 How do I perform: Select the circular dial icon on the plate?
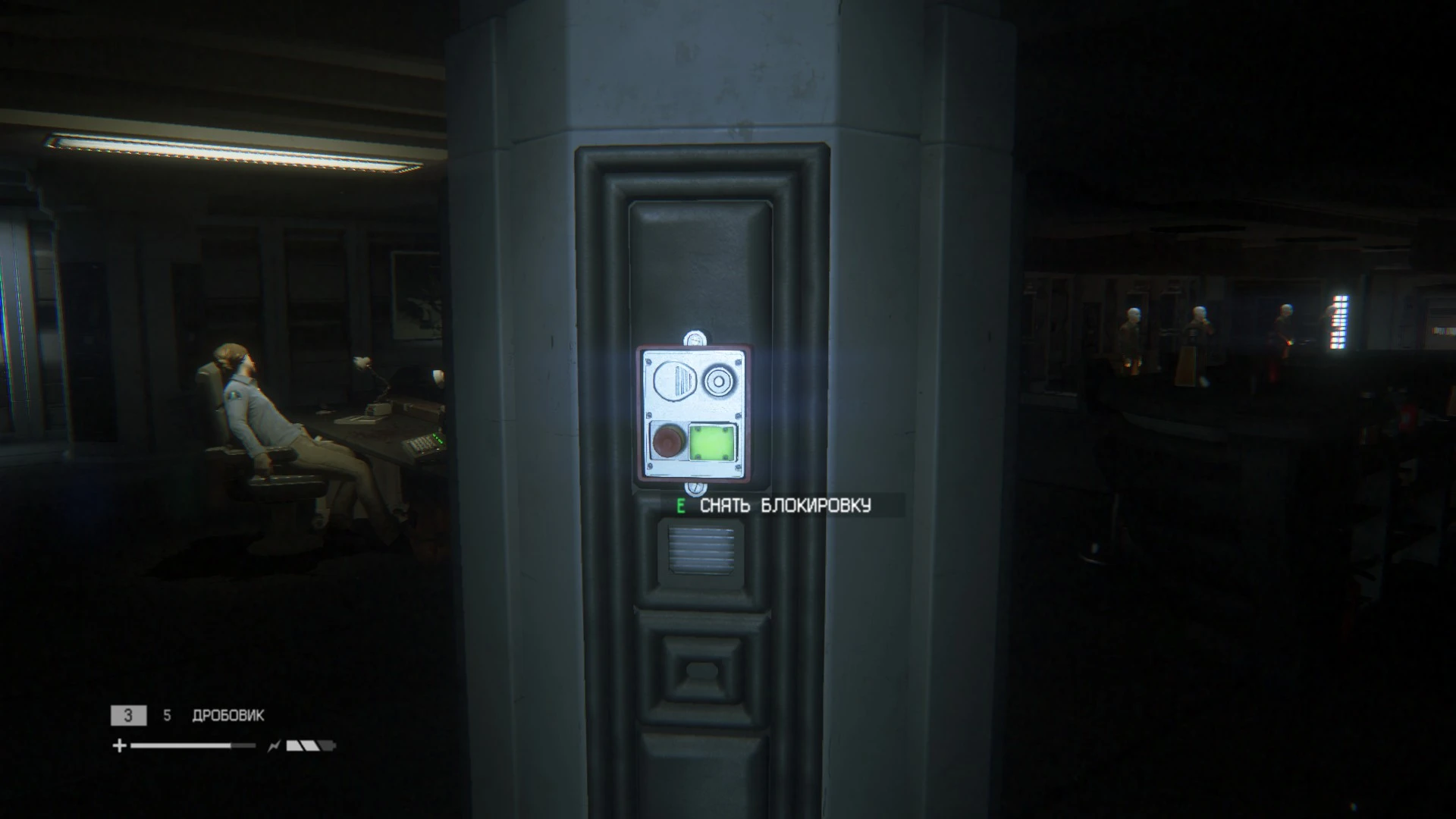coord(719,381)
